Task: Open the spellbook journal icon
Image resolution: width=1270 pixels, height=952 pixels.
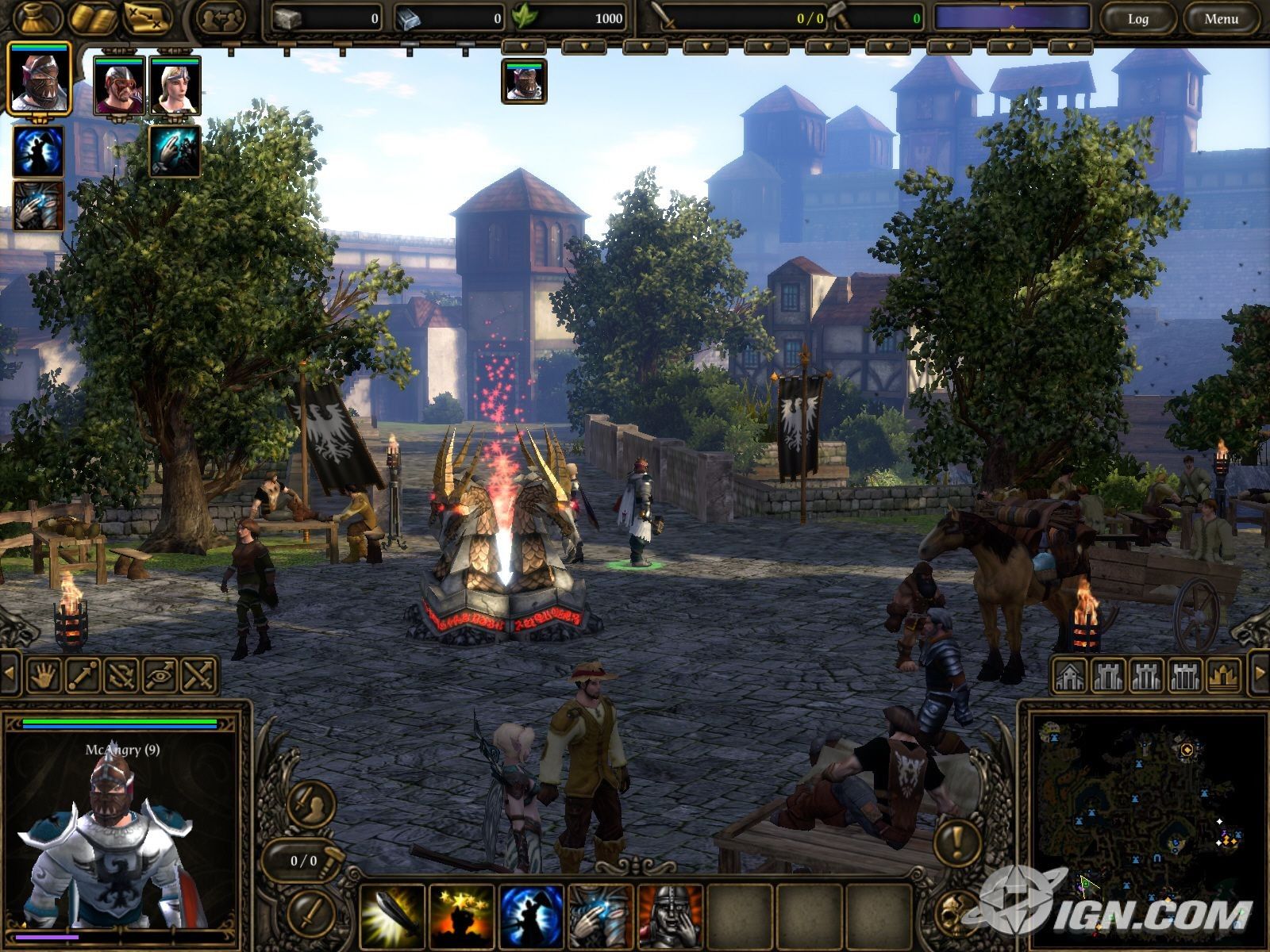Action: pyautogui.click(x=90, y=17)
